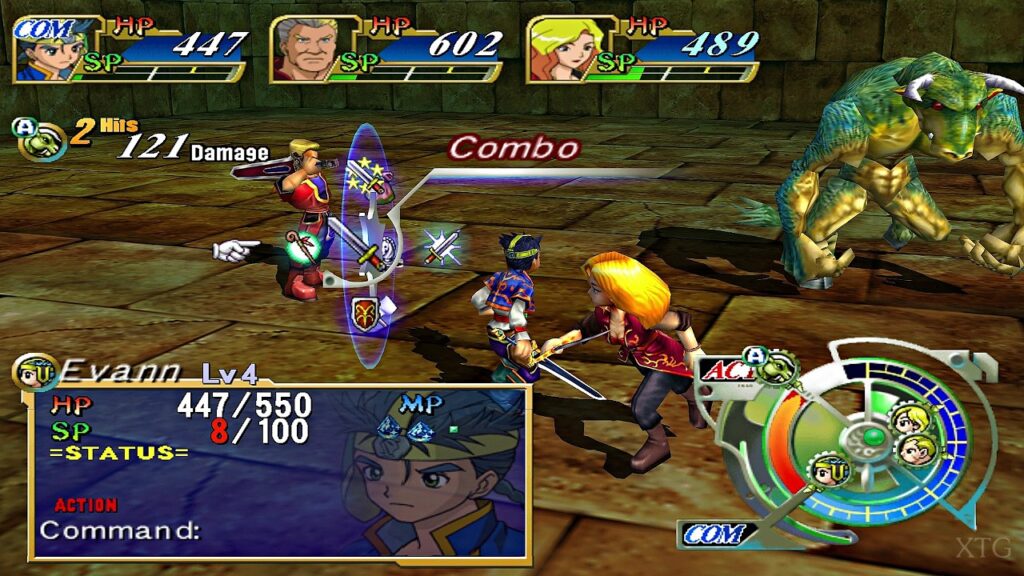Viewport: 1024px width, 576px height.
Task: Click Evann's portrait in the party bar
Action: (48, 57)
